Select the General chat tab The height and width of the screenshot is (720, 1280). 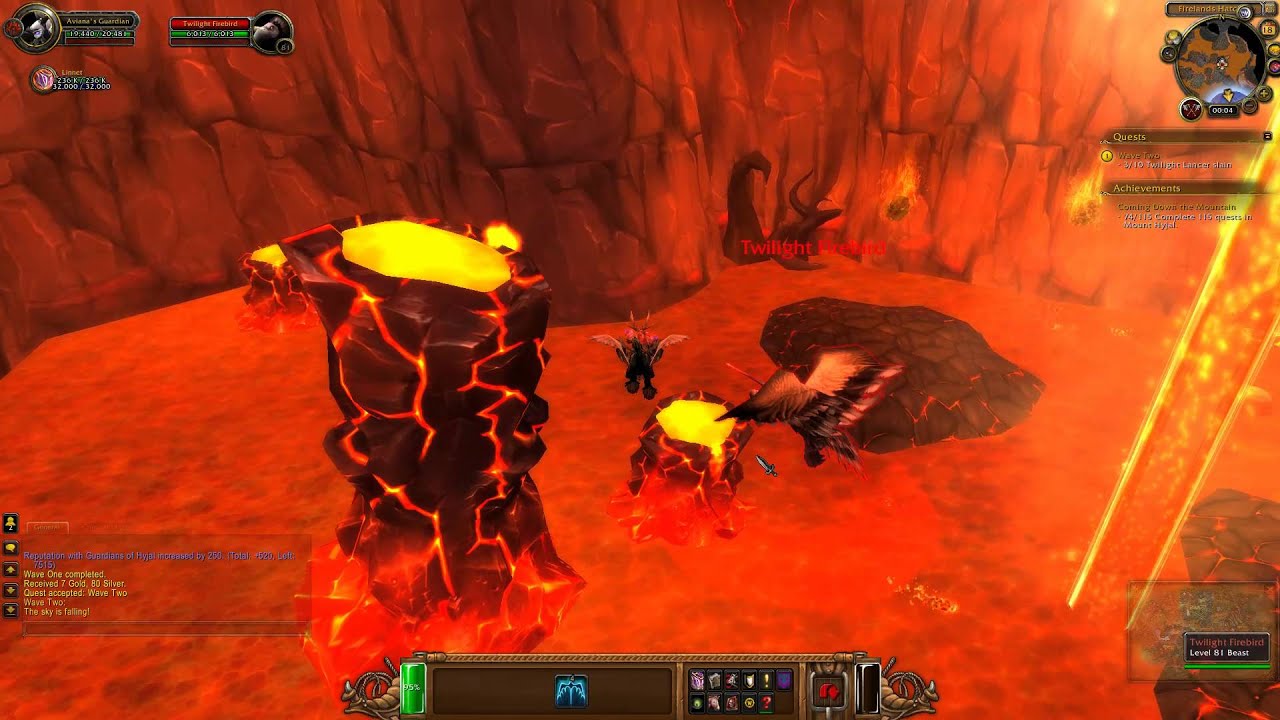(x=46, y=527)
